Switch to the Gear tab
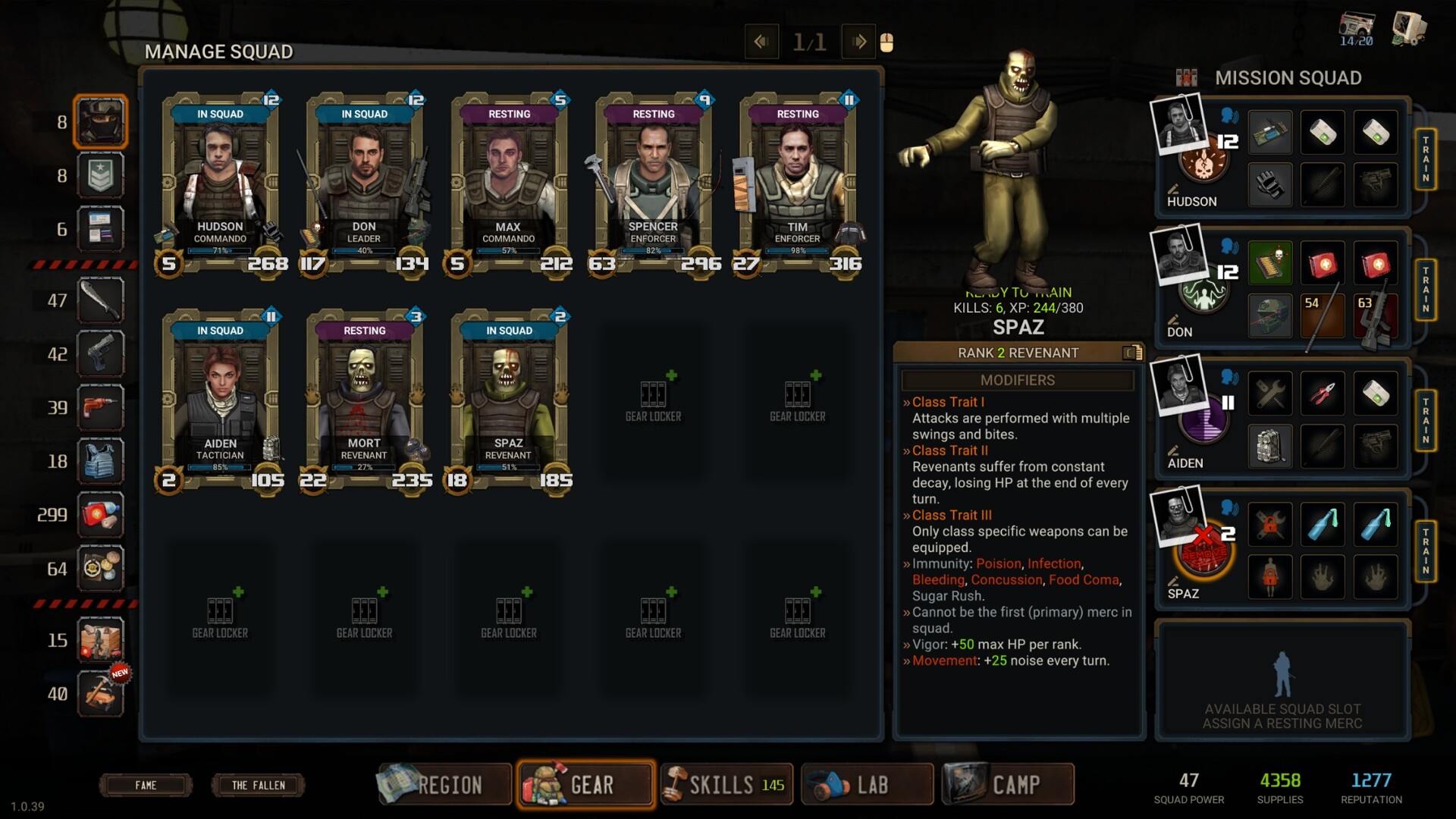This screenshot has height=819, width=1456. (585, 784)
